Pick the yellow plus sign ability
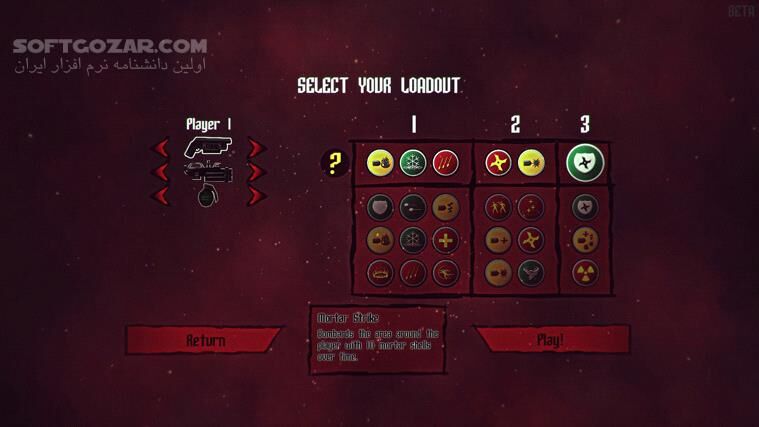This screenshot has height=427, width=759. (x=445, y=240)
